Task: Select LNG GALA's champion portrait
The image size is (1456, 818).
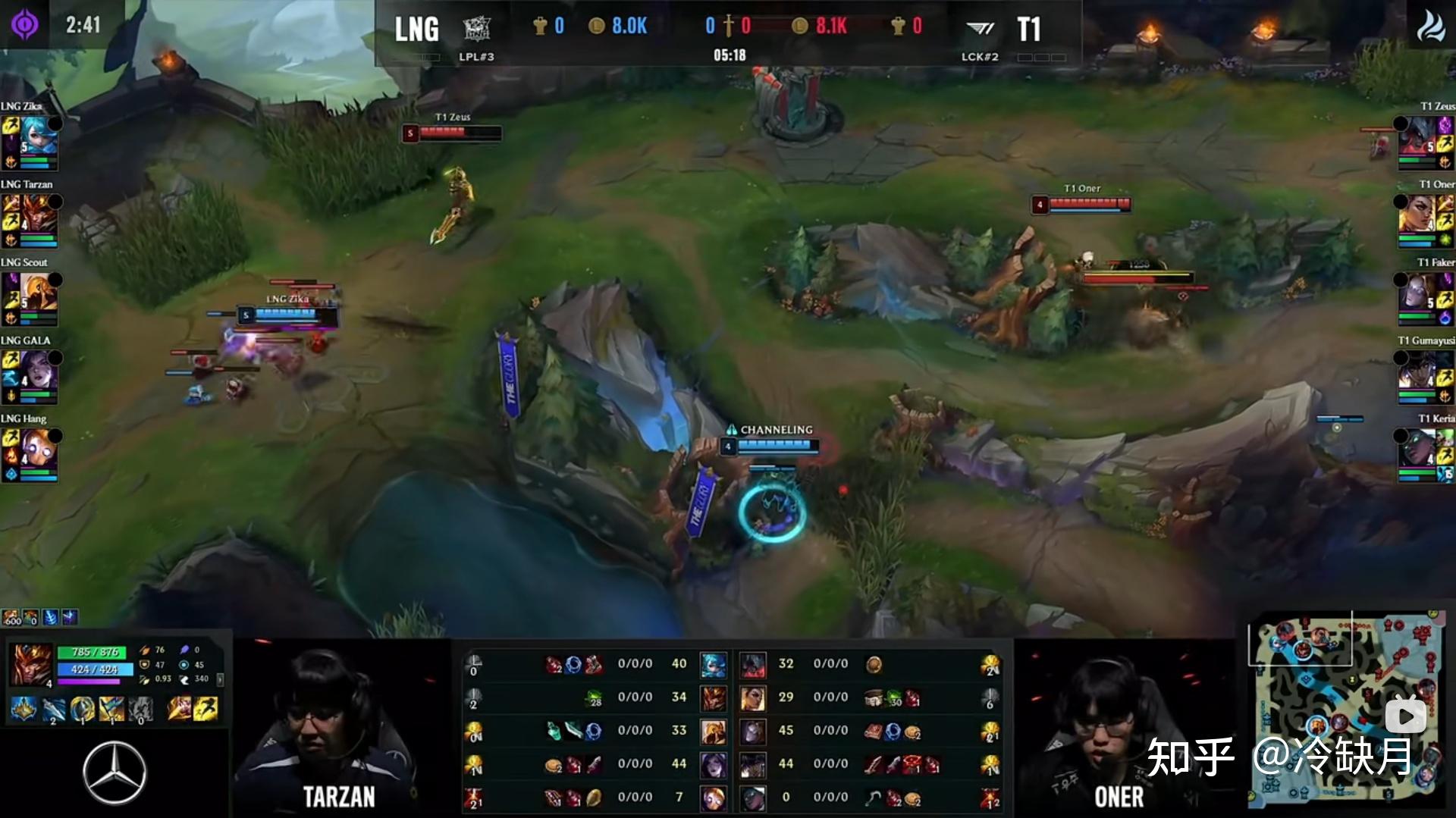Action: 39,370
